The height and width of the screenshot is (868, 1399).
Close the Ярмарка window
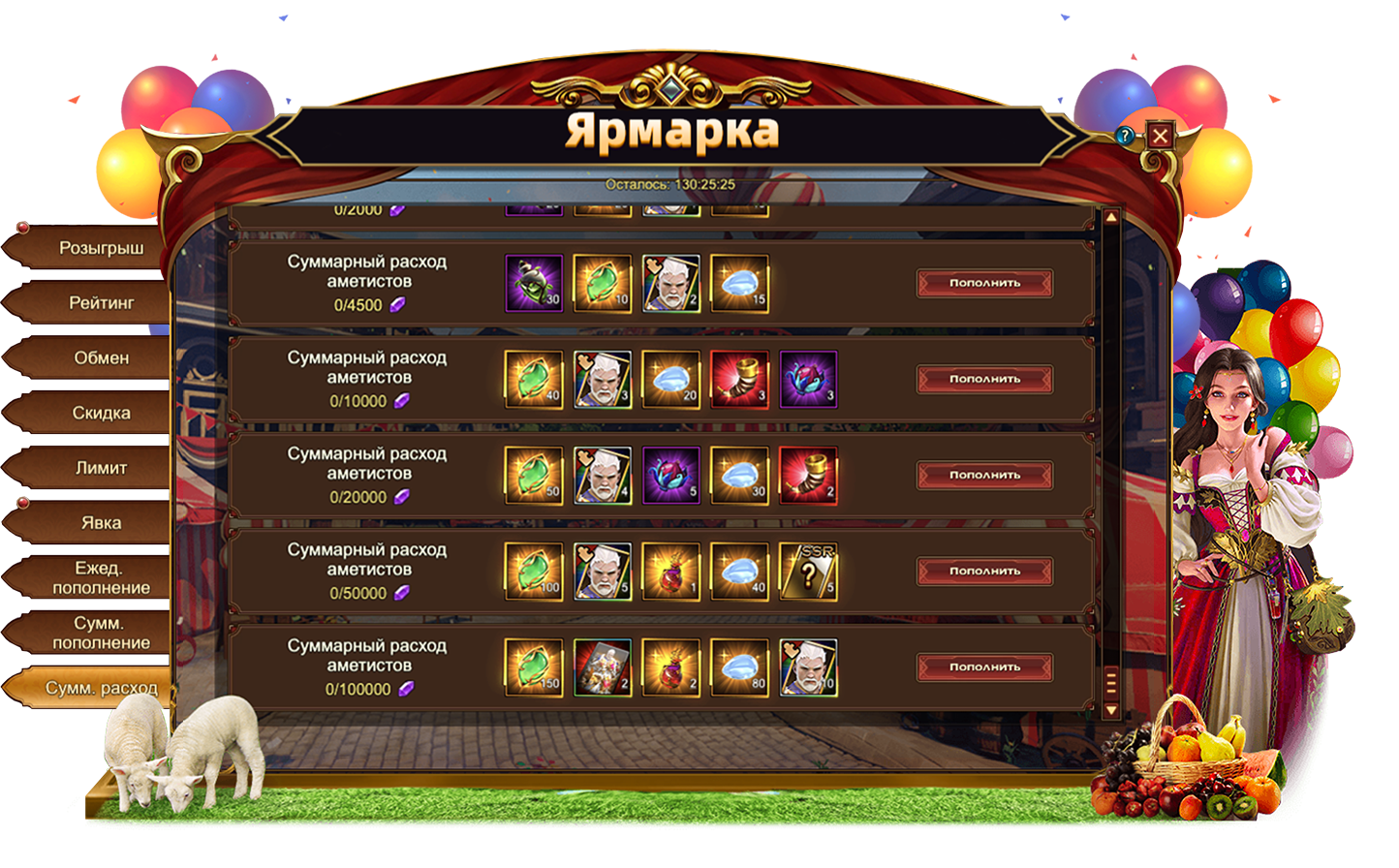click(x=1160, y=136)
